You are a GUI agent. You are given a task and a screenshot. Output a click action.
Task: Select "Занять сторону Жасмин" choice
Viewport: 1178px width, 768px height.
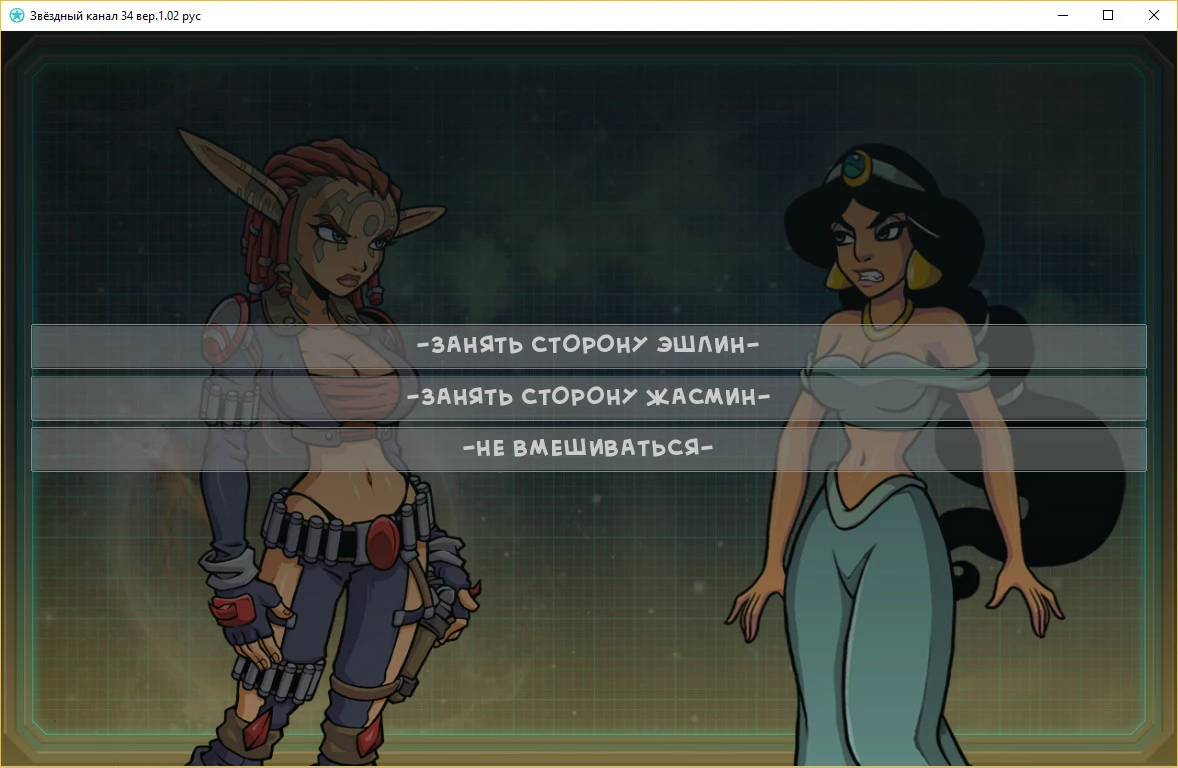coord(588,398)
